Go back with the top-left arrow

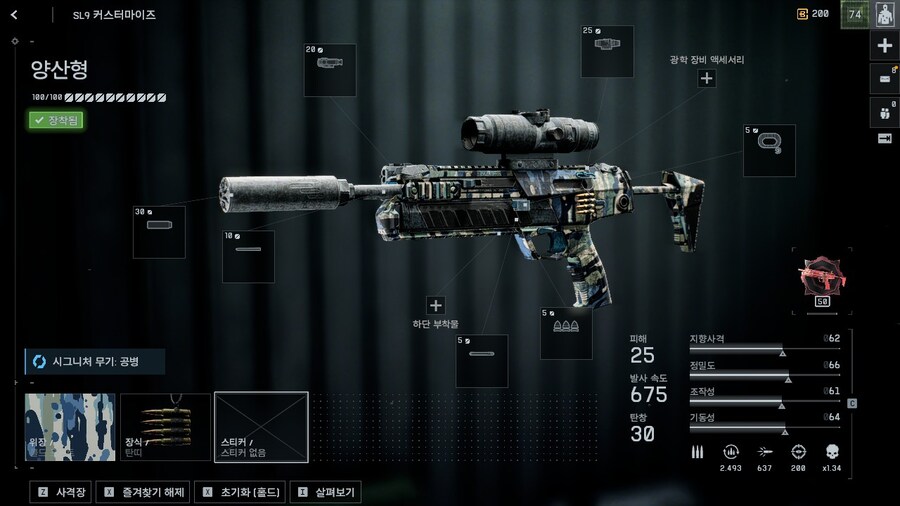click(14, 15)
